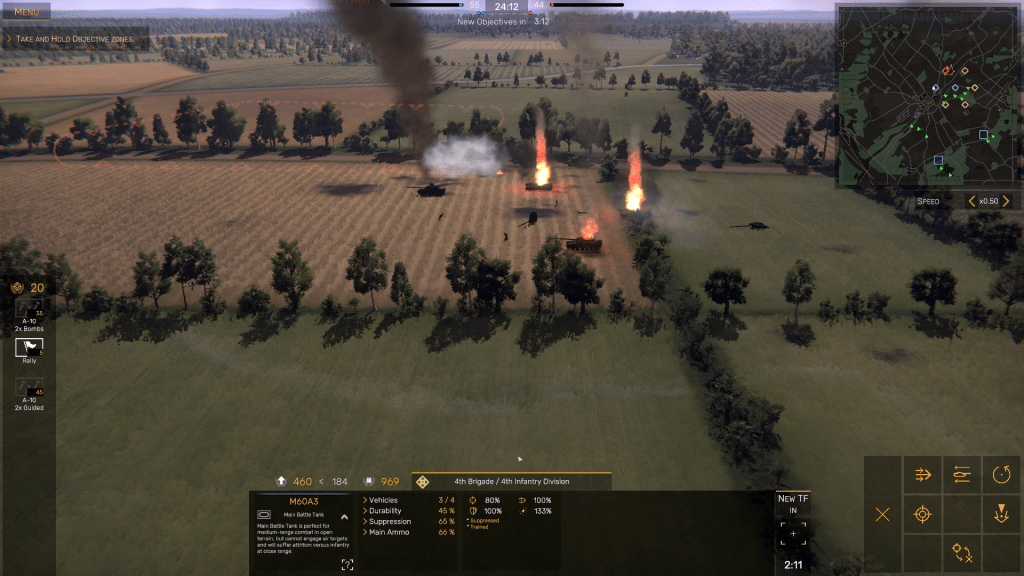Call the A-10 2x Bombs airstrike
The height and width of the screenshot is (576, 1024).
(x=28, y=312)
